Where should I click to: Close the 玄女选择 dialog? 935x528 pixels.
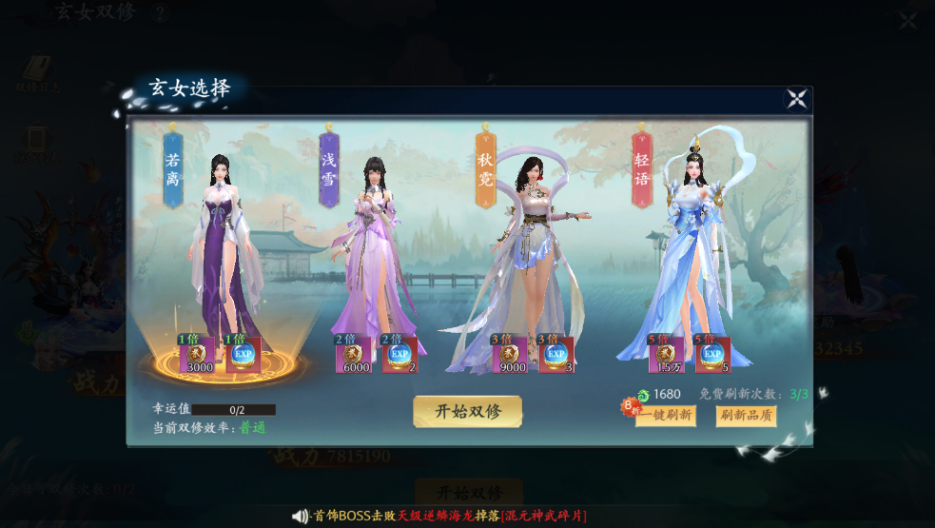point(796,98)
